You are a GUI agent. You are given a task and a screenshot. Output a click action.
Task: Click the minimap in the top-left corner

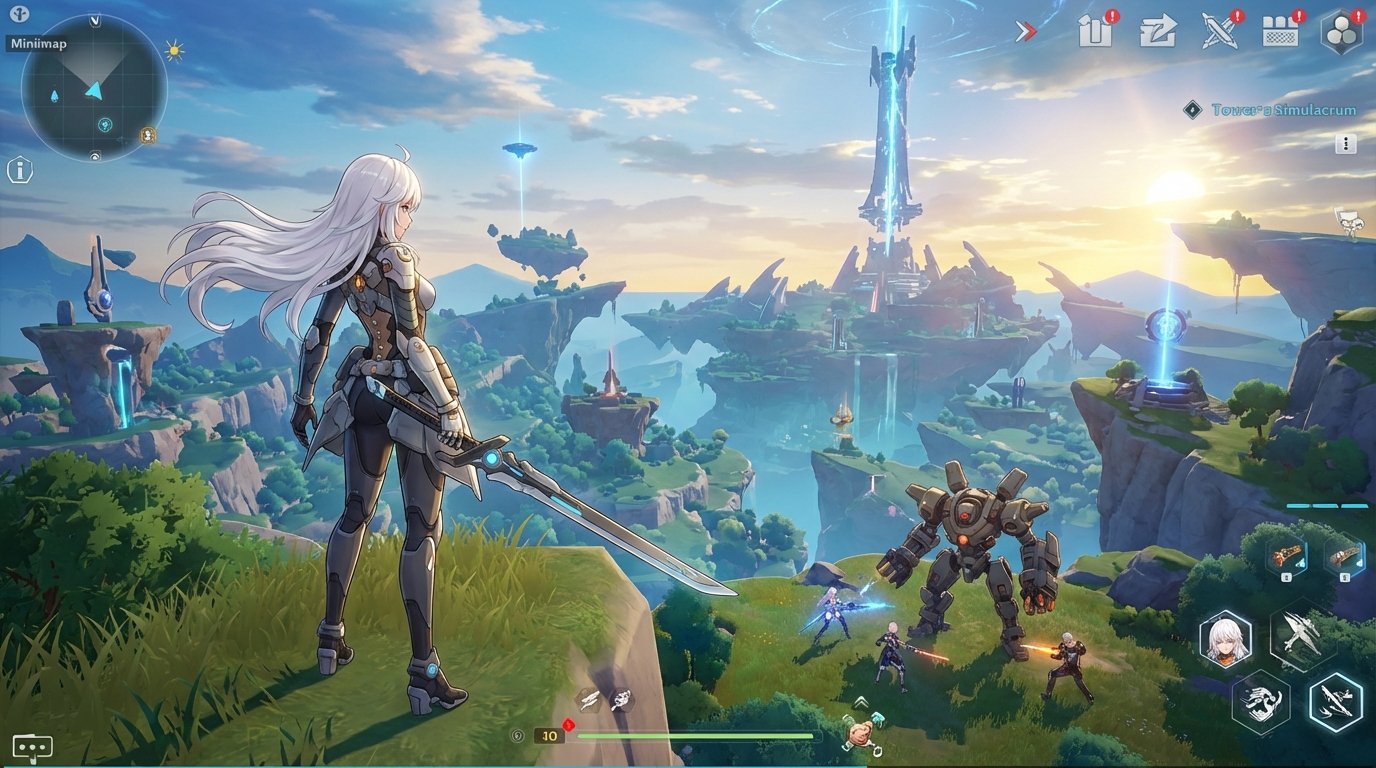click(x=95, y=90)
